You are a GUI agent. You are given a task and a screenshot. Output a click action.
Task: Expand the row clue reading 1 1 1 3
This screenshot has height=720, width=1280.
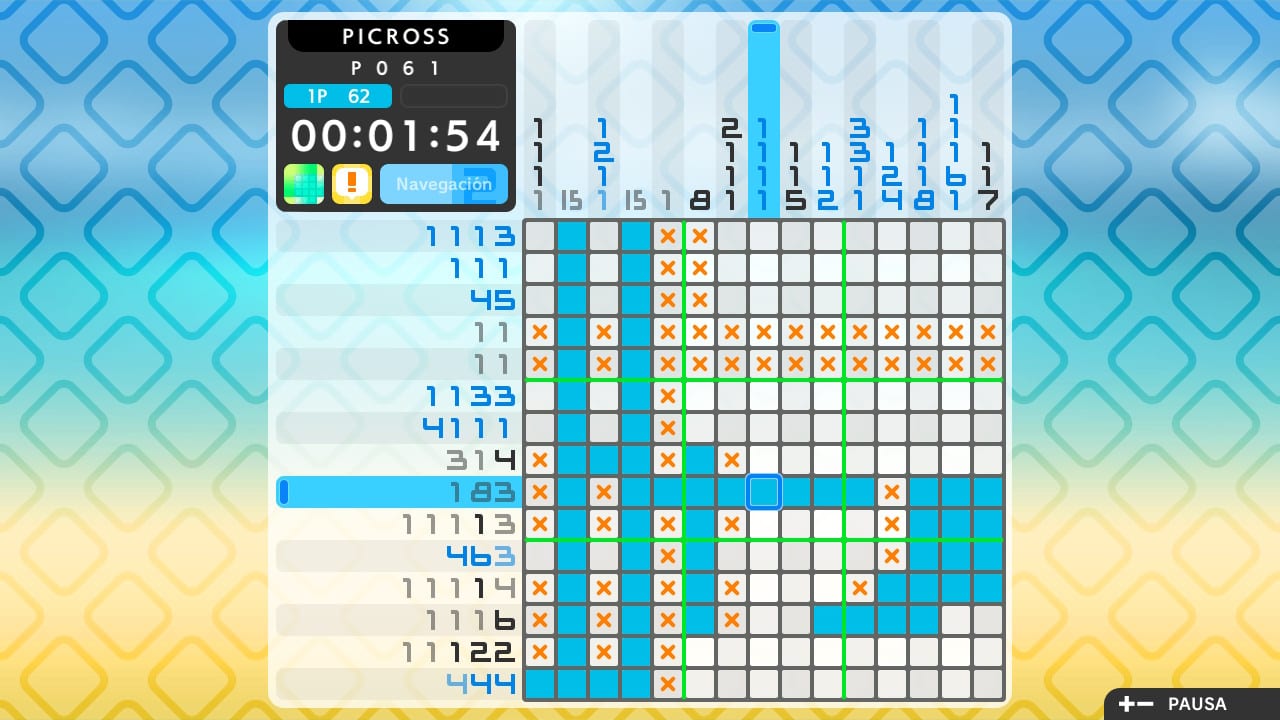[470, 236]
